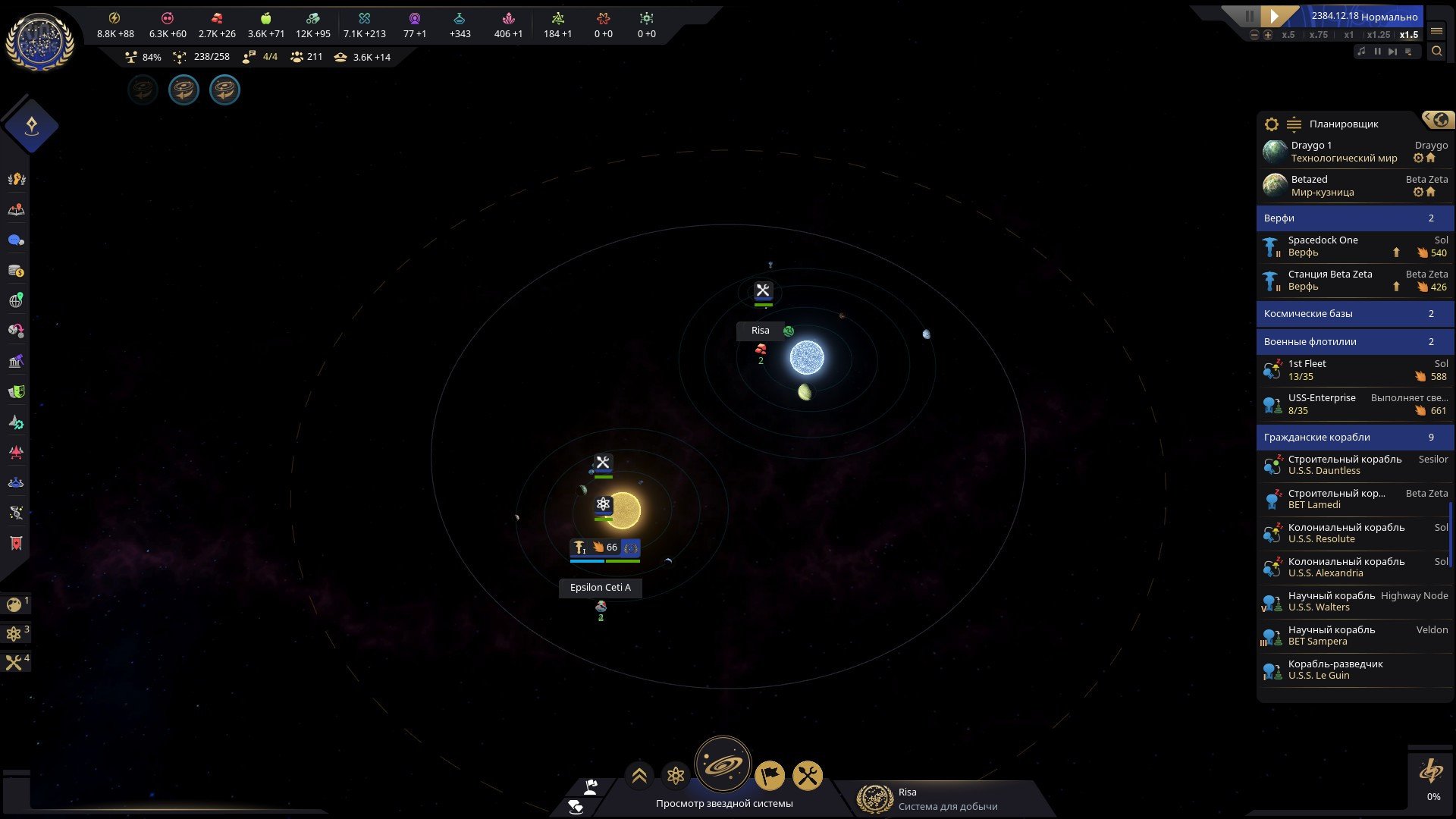Click the Federation empire emblem
The image size is (1456, 819).
point(39,41)
